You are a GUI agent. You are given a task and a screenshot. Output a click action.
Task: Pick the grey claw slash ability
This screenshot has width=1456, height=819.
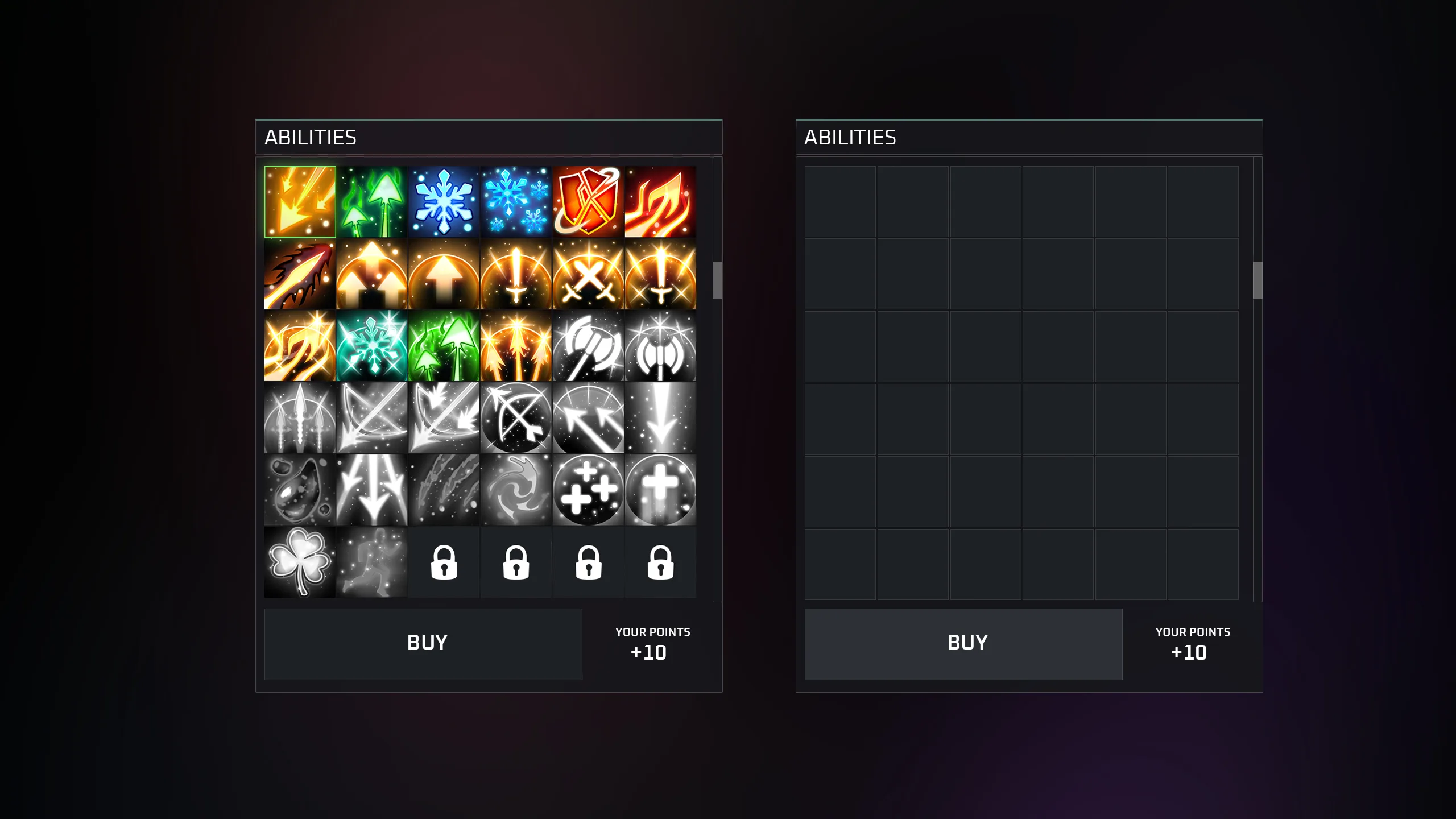[444, 490]
